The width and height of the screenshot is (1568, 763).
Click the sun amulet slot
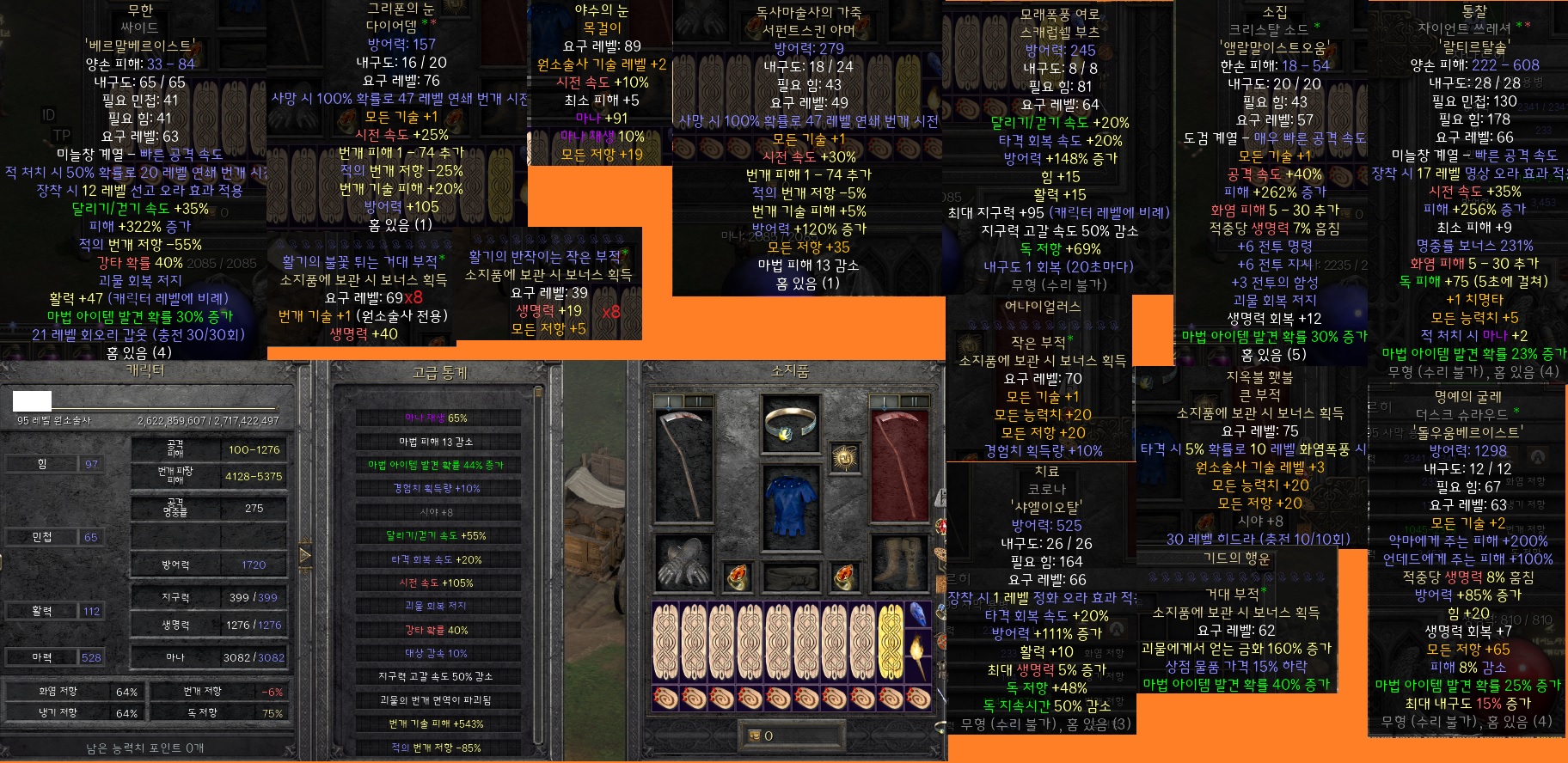click(x=846, y=458)
